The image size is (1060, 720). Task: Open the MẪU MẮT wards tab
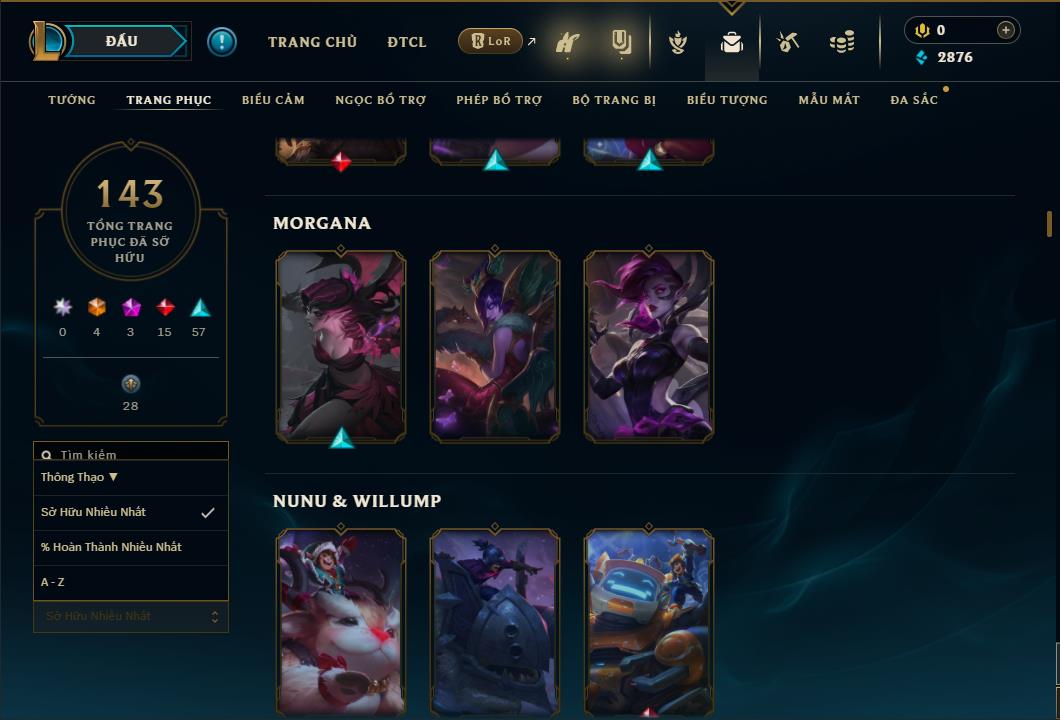coord(829,100)
